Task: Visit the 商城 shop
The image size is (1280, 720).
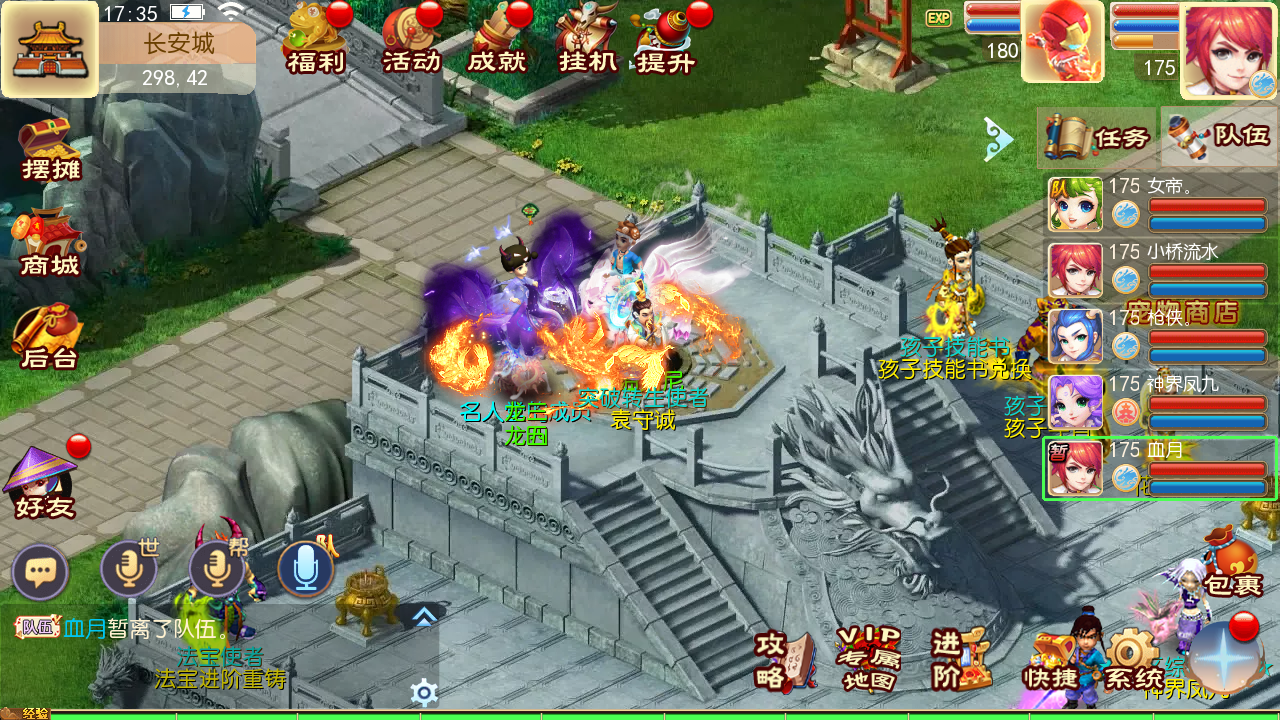Action: [50, 245]
